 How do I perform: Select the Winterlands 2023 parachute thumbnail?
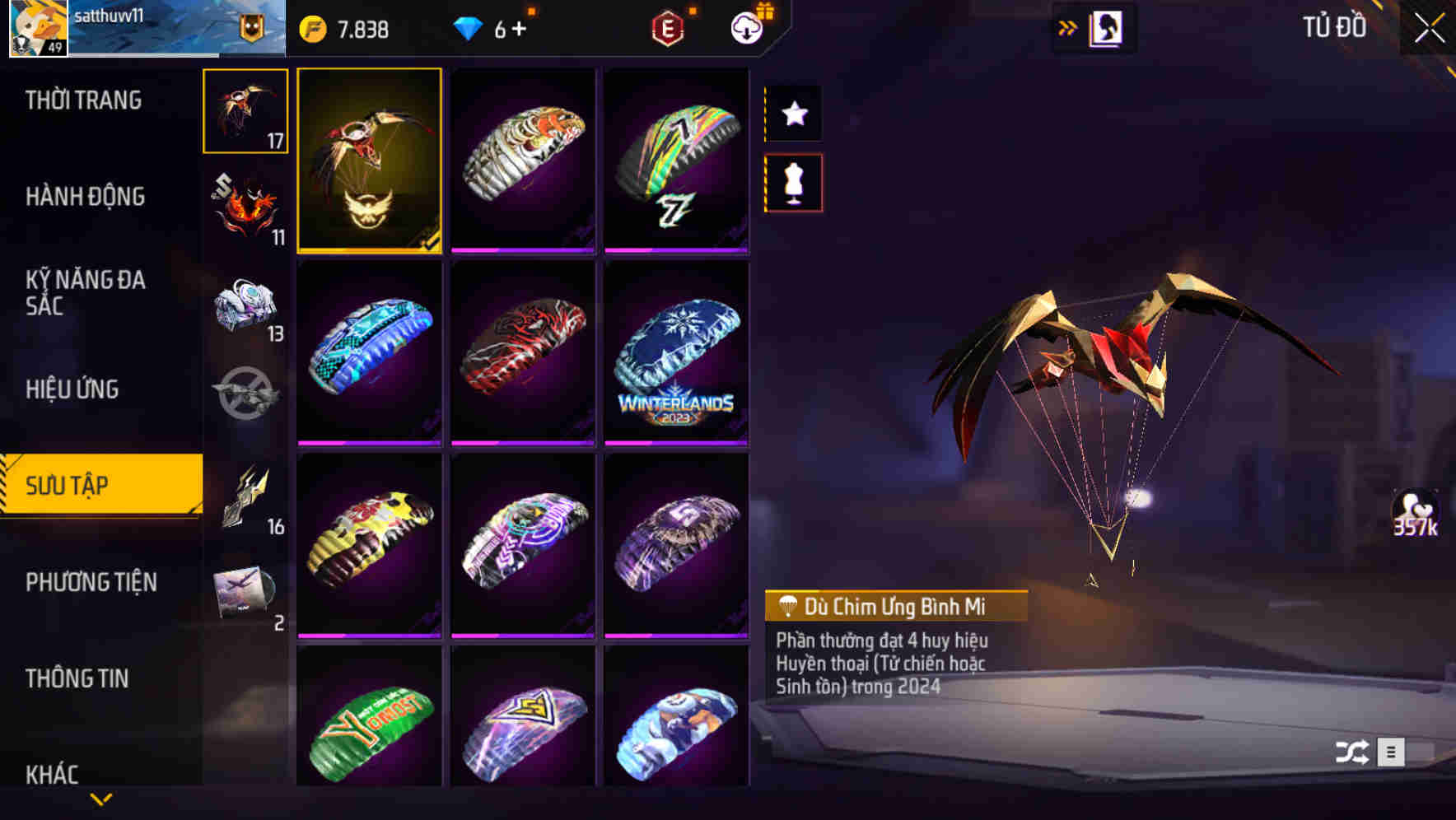[x=676, y=354]
